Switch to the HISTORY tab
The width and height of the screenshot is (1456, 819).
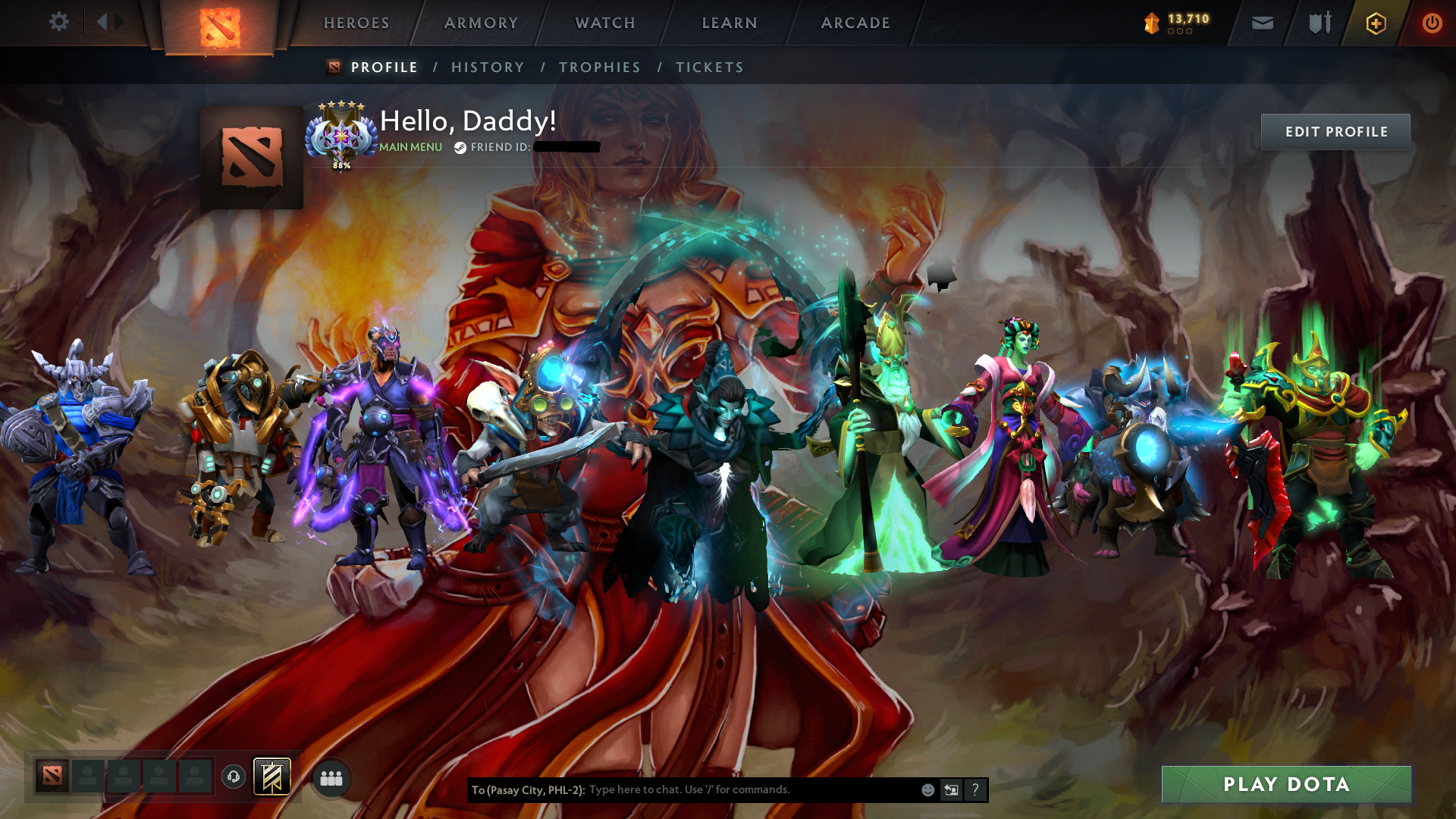click(487, 67)
